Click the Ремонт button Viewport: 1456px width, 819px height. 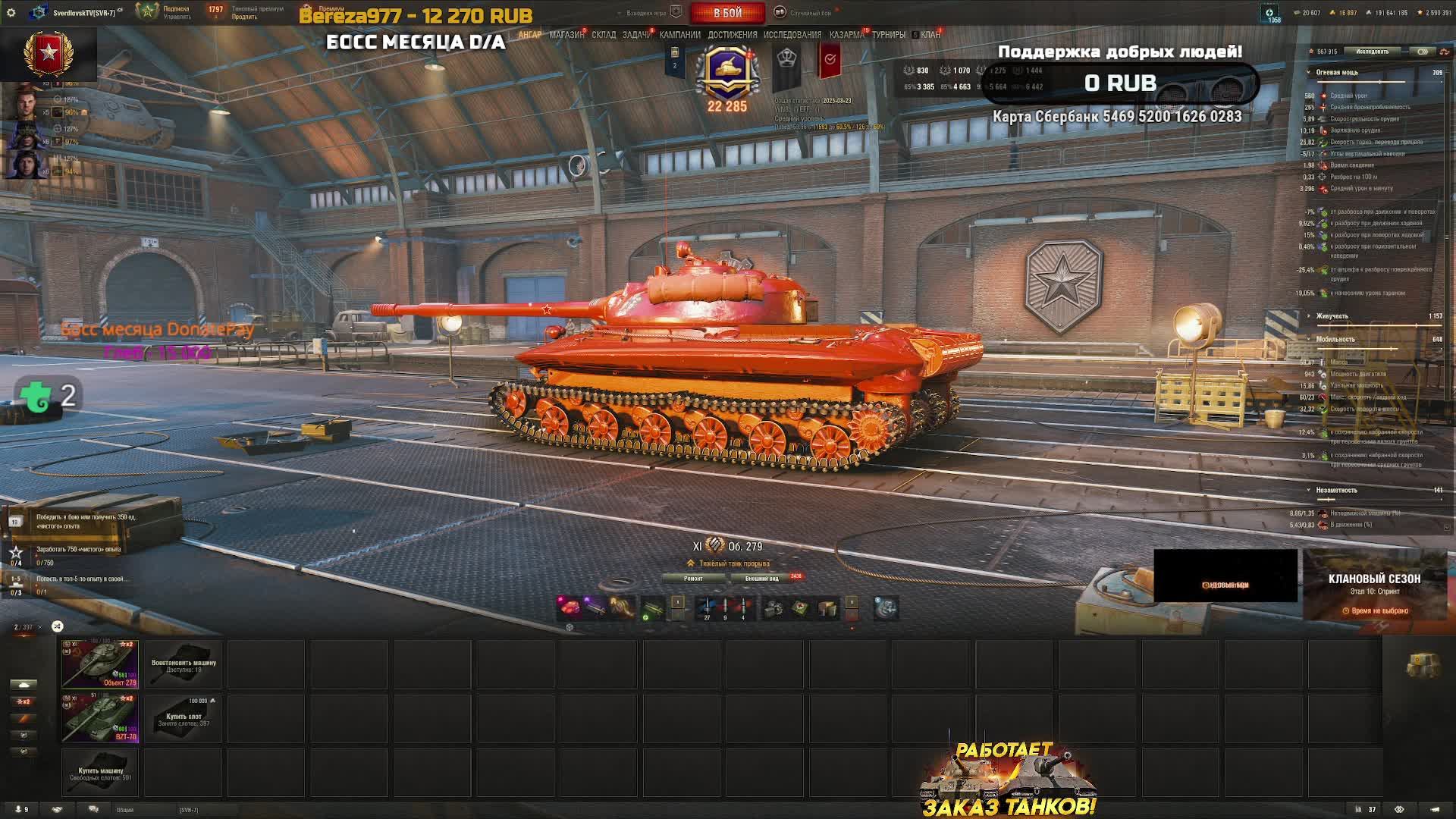click(693, 579)
